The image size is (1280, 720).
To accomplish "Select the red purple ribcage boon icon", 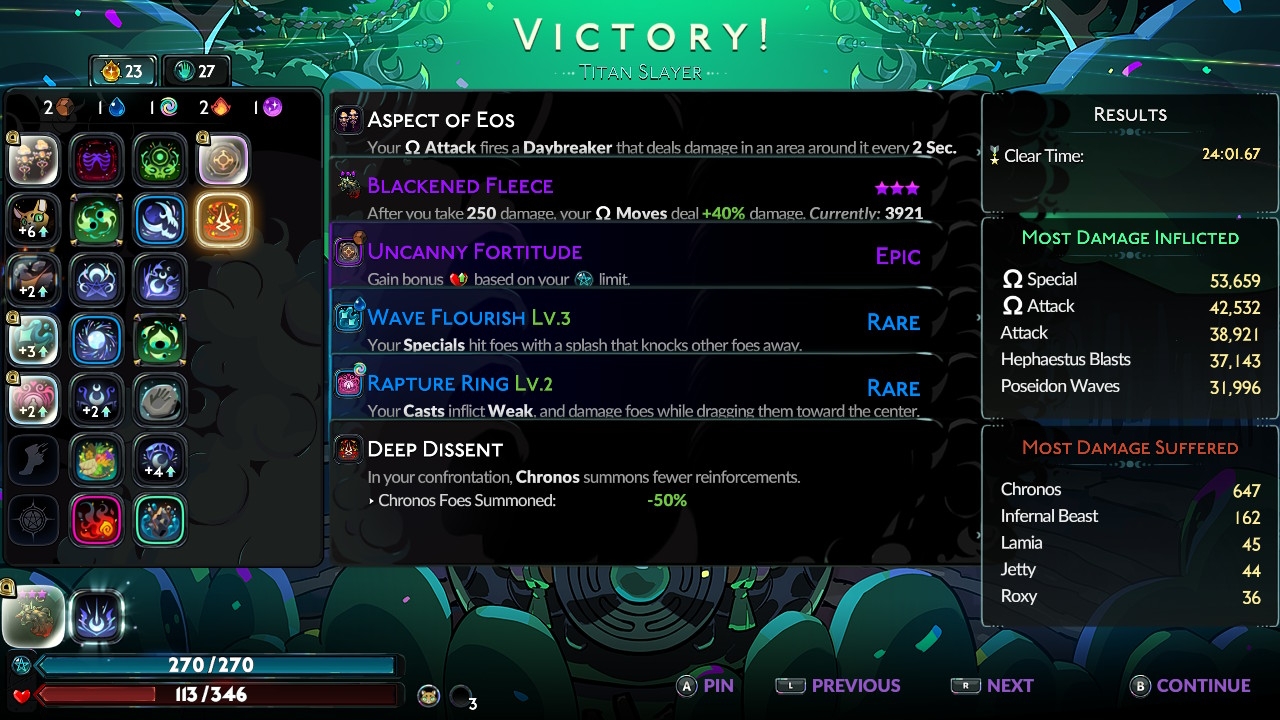I will click(97, 160).
